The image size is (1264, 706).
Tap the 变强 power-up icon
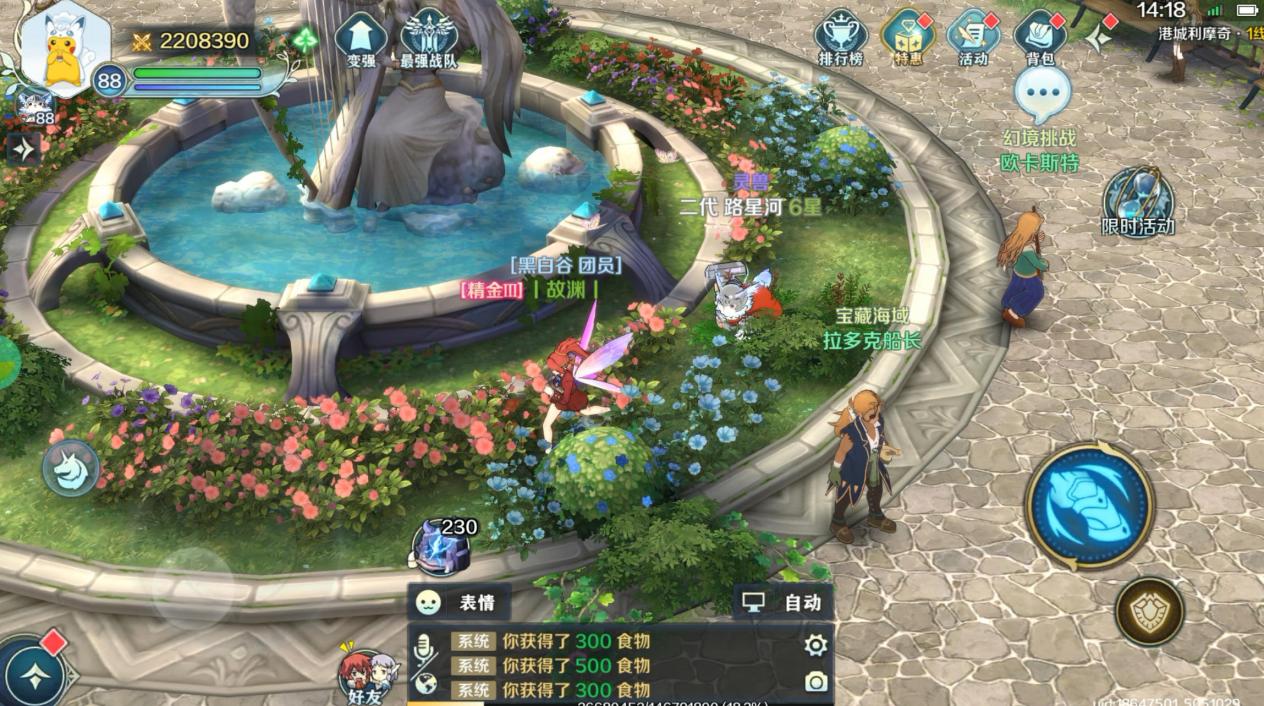[360, 38]
